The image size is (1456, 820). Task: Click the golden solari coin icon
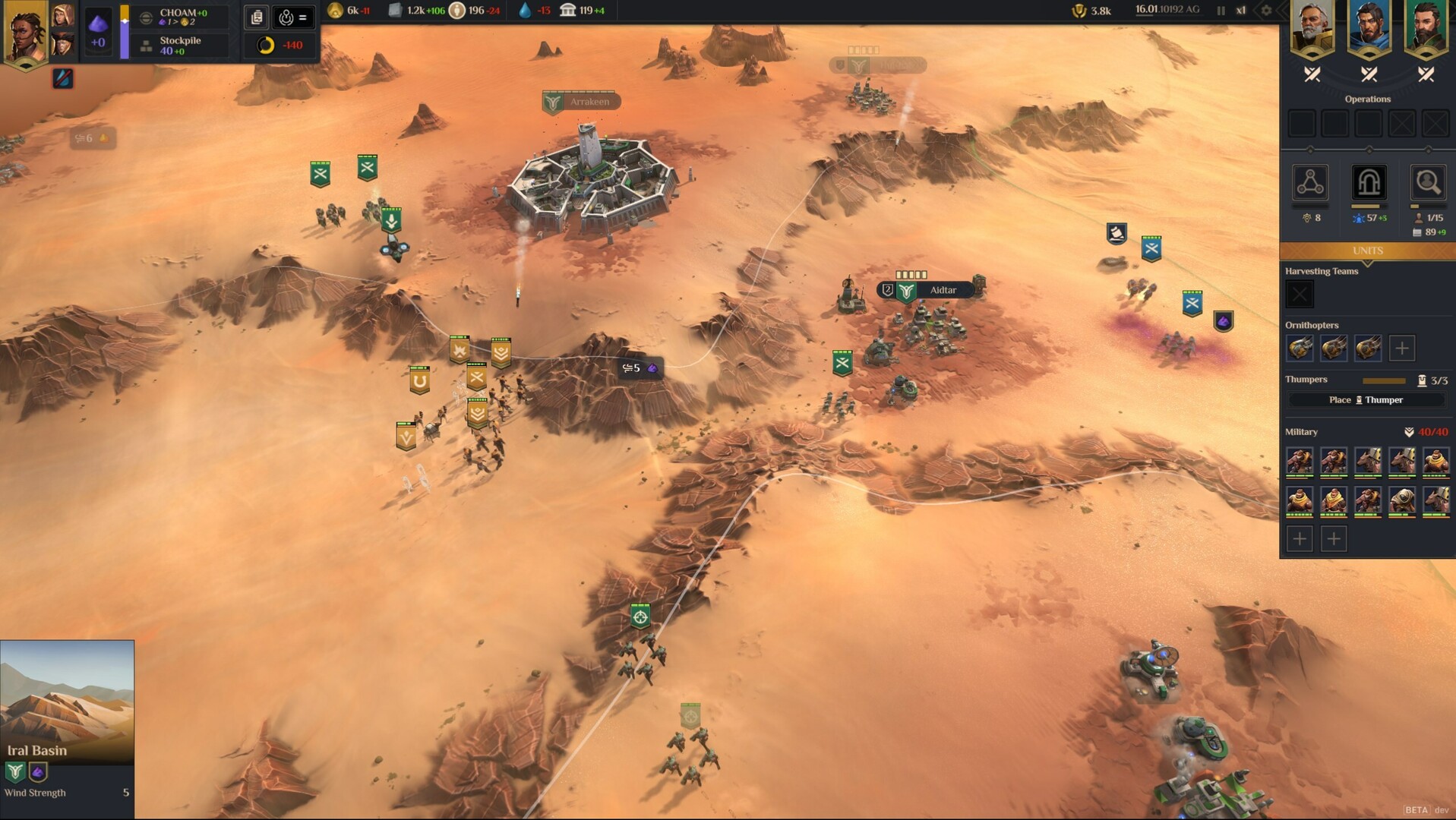click(334, 11)
